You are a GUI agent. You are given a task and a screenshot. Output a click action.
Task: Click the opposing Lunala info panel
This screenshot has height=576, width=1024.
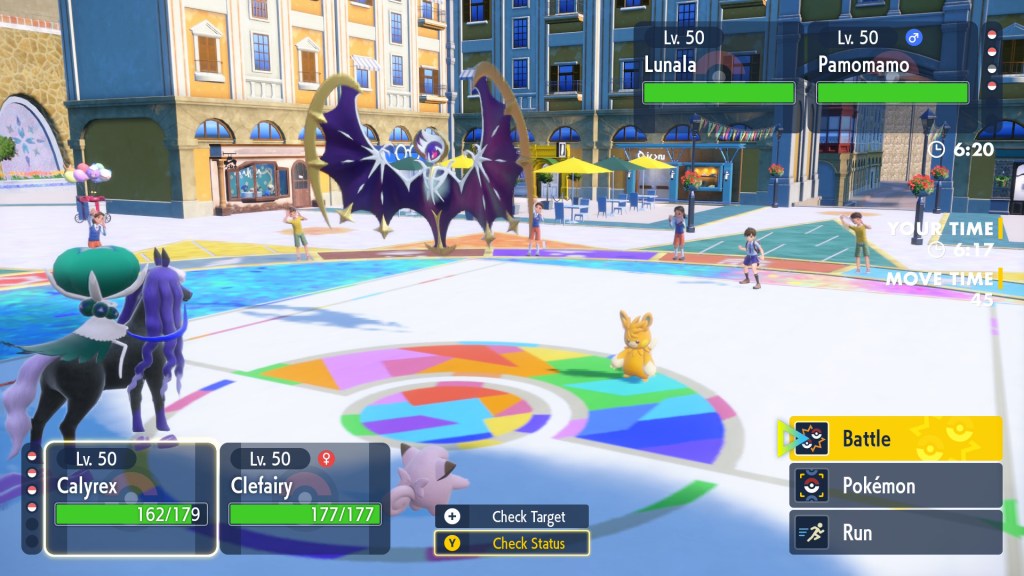[718, 68]
